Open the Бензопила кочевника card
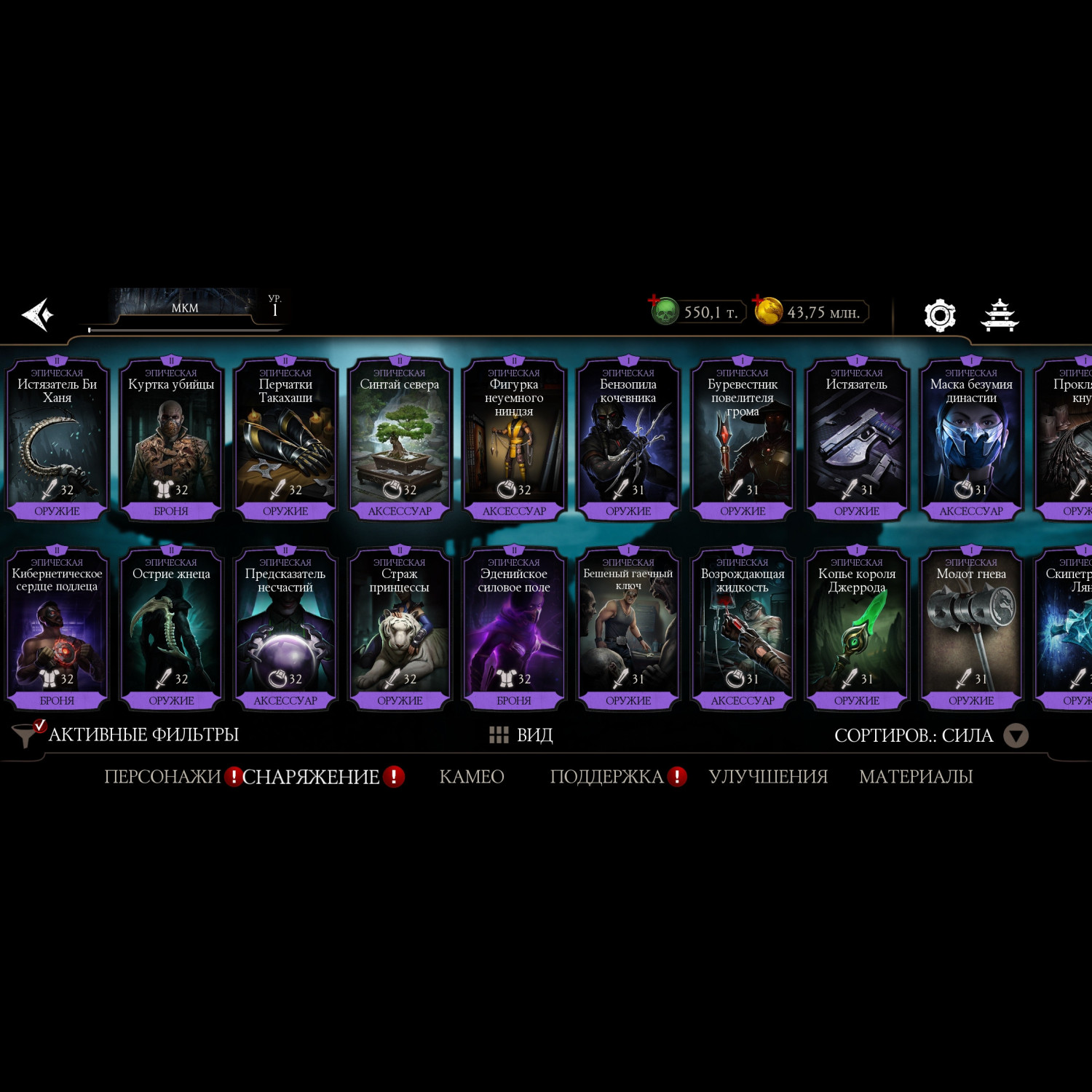 click(628, 438)
